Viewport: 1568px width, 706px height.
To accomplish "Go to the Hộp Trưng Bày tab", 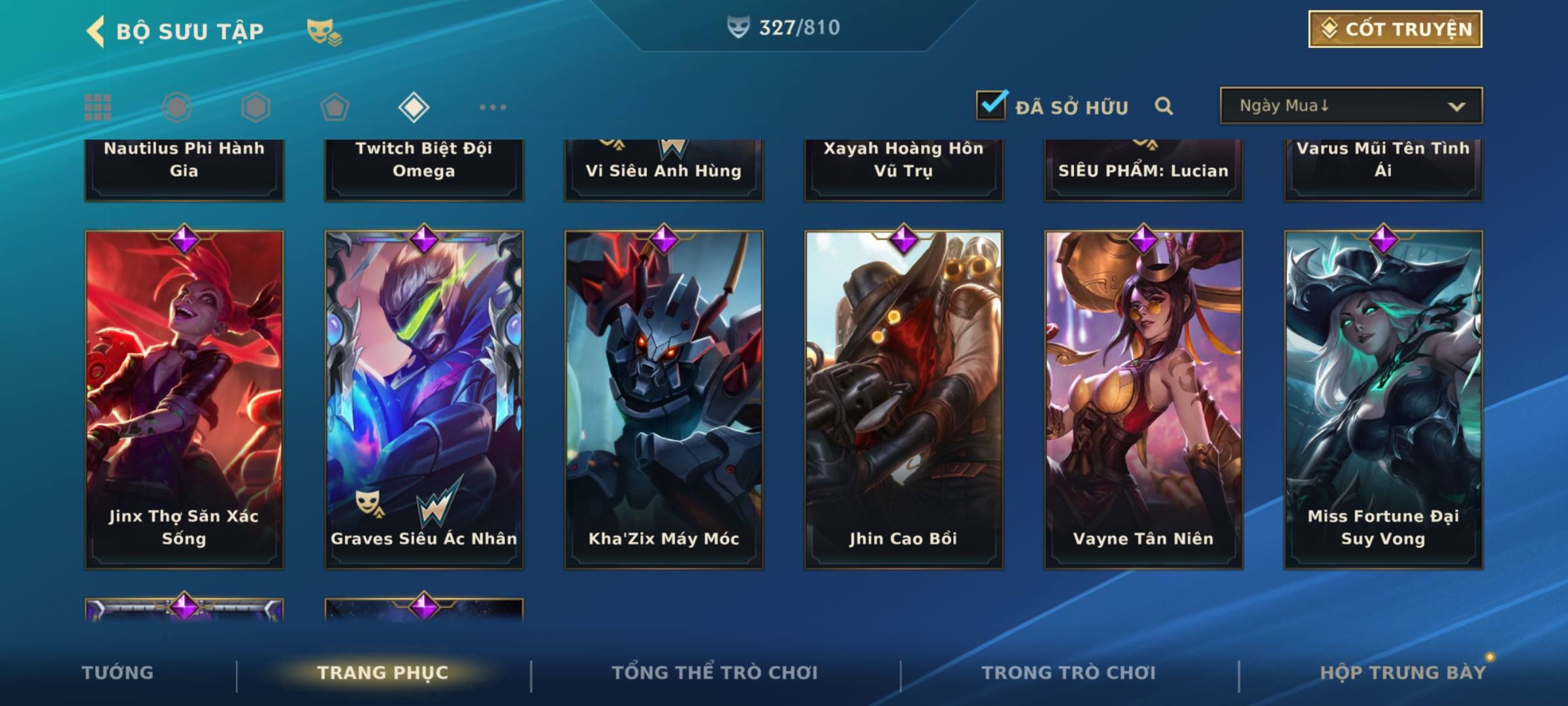I will point(1403,673).
